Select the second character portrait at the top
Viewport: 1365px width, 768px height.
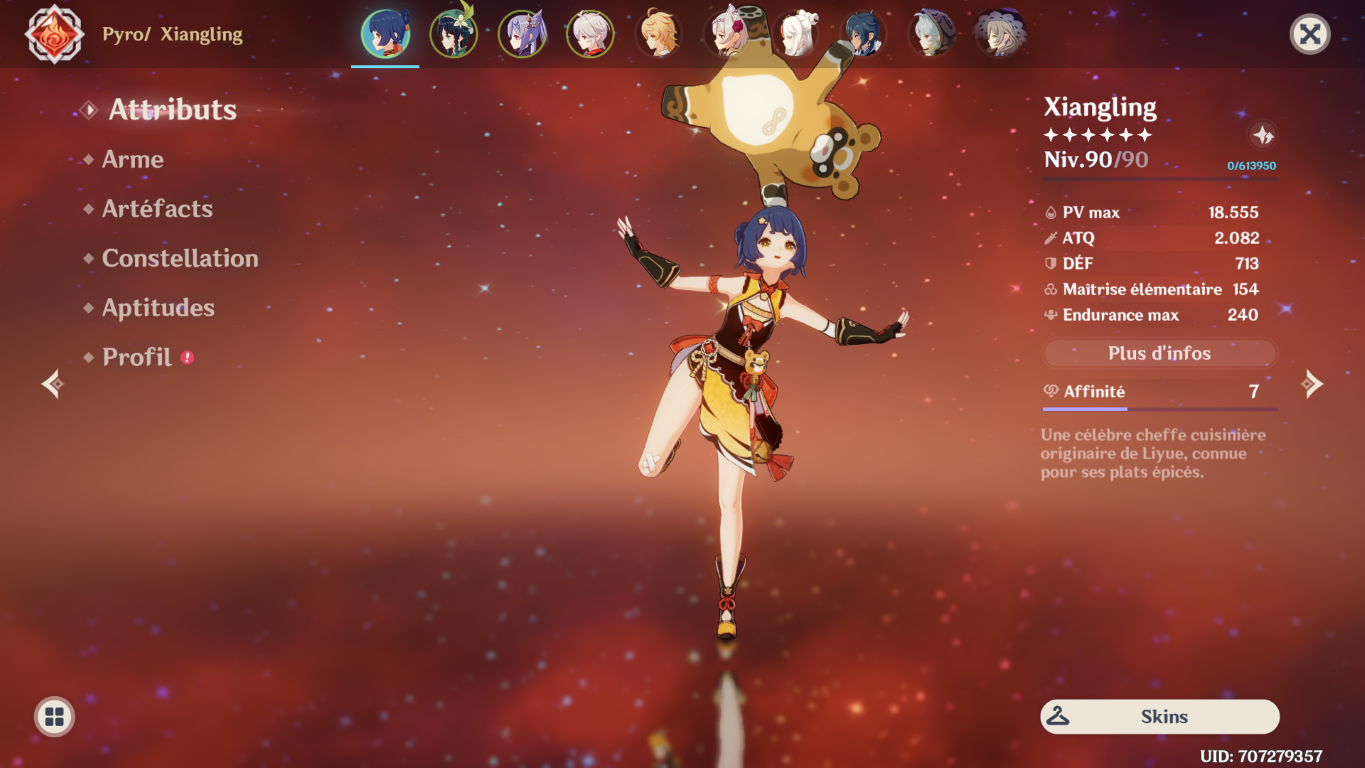453,33
